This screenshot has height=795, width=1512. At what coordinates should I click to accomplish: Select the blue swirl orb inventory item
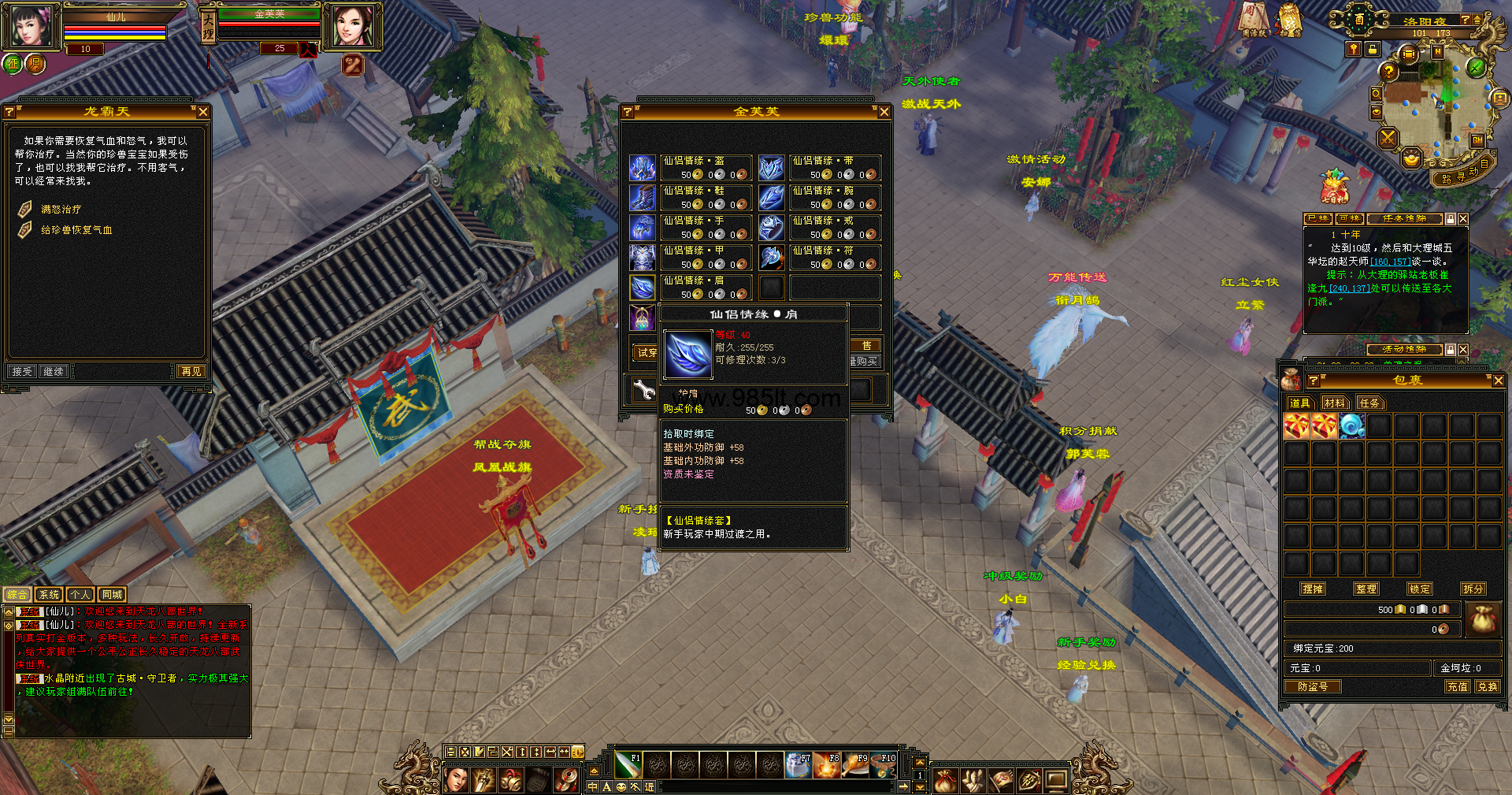pyautogui.click(x=1351, y=426)
